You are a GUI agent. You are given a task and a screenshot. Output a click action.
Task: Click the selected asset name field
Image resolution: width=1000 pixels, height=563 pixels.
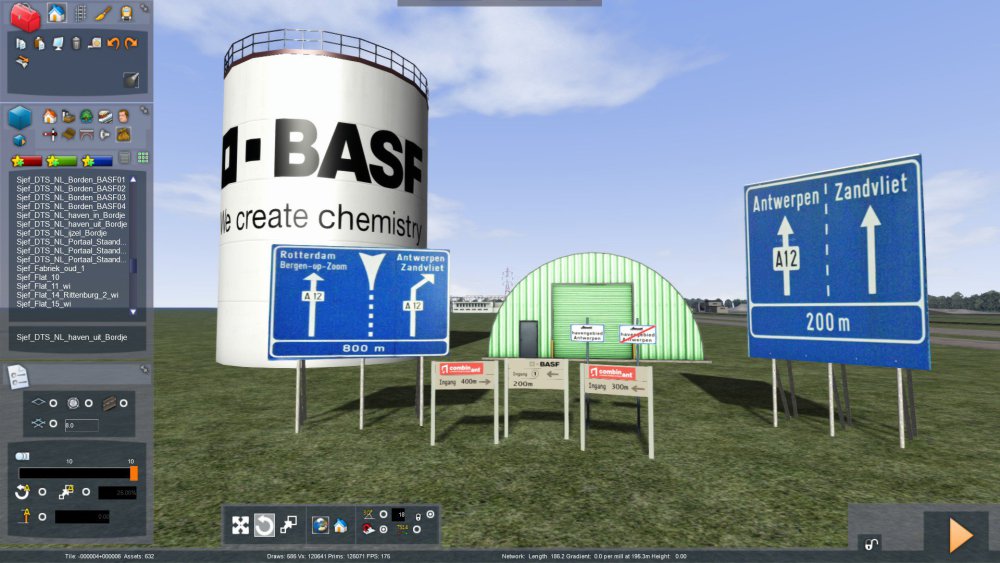click(x=76, y=338)
